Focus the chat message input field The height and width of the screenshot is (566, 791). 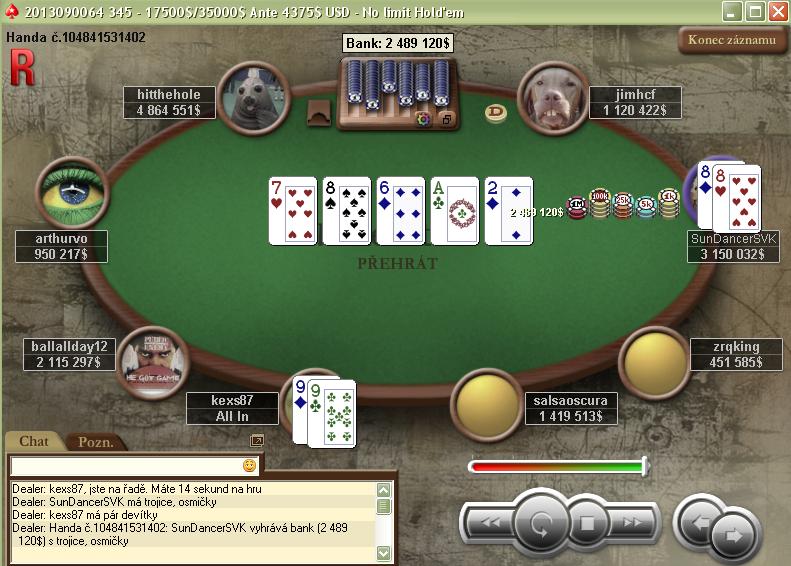click(x=125, y=466)
